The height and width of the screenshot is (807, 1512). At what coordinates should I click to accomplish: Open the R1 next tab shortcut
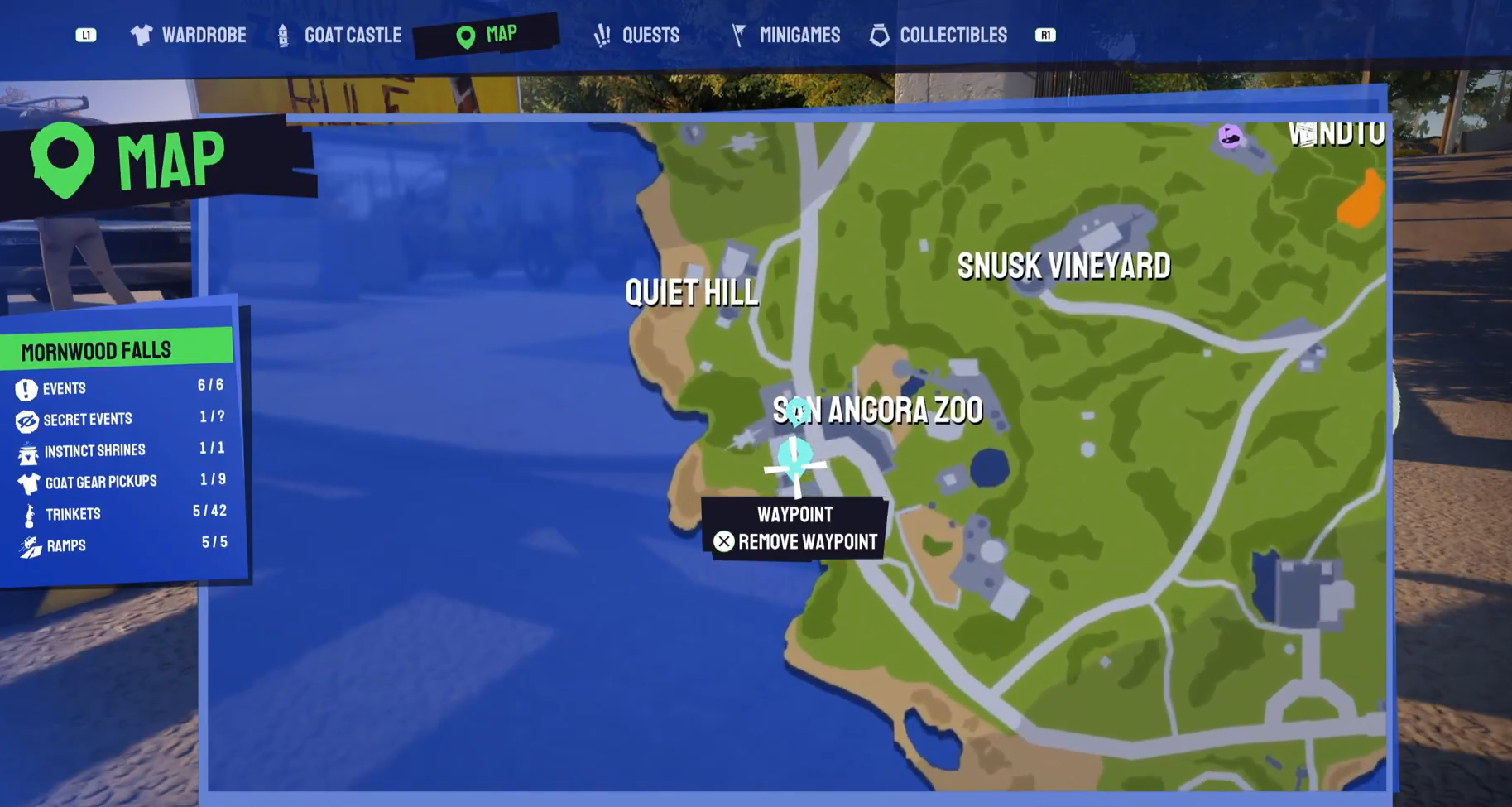[1045, 35]
